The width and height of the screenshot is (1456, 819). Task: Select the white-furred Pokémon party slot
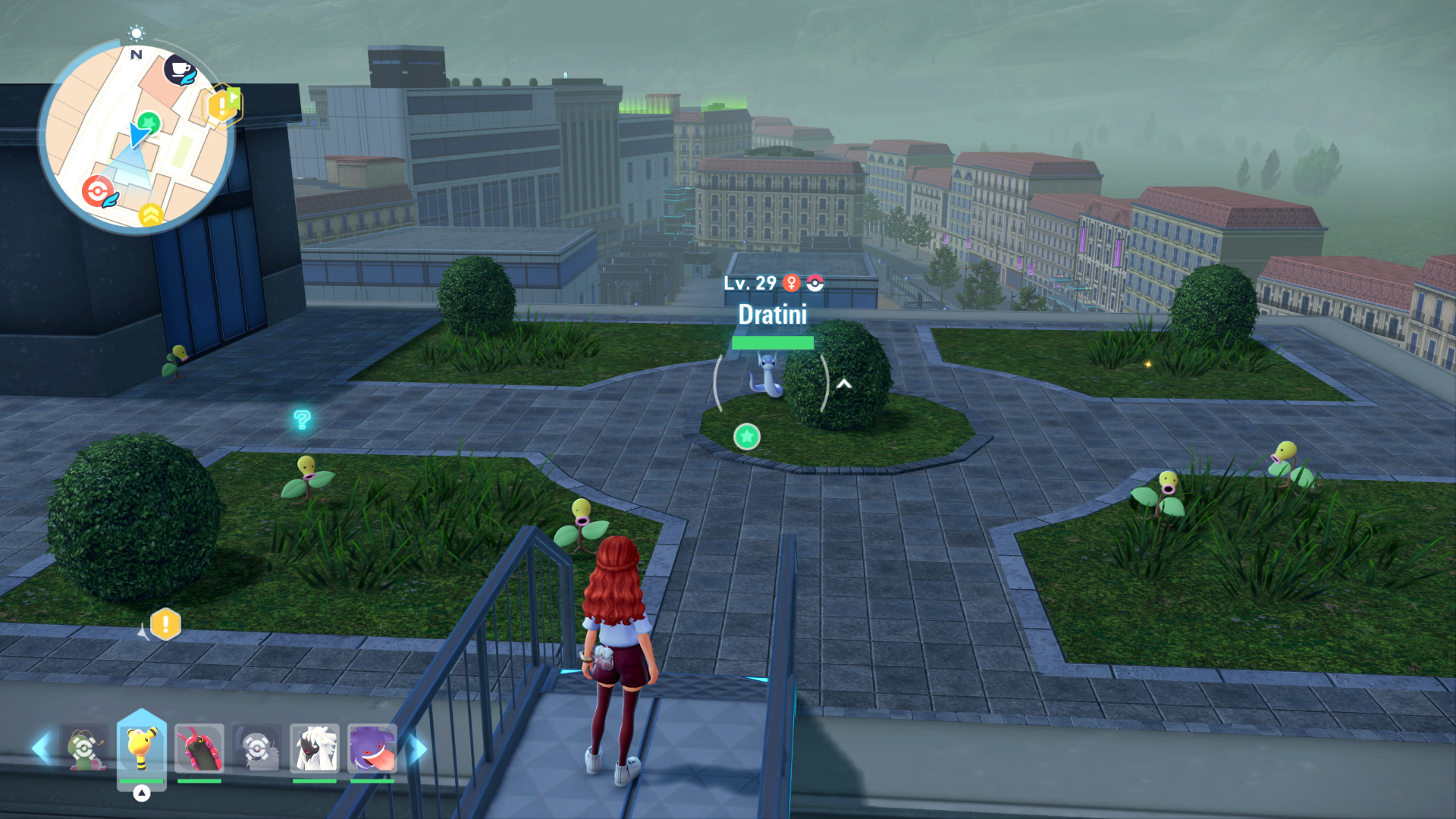314,748
